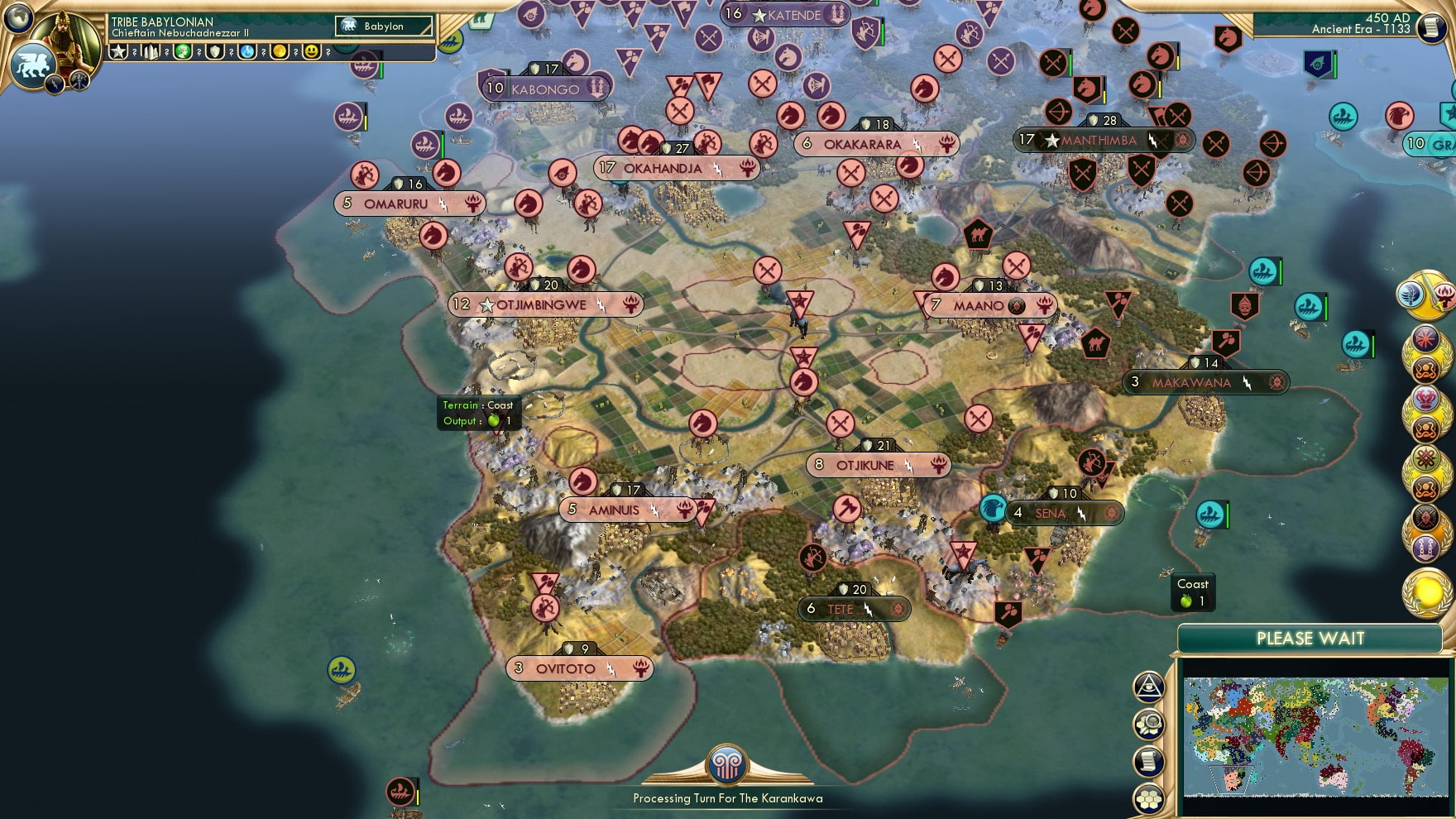
Task: Select the Otjikune city banner
Action: tap(879, 465)
